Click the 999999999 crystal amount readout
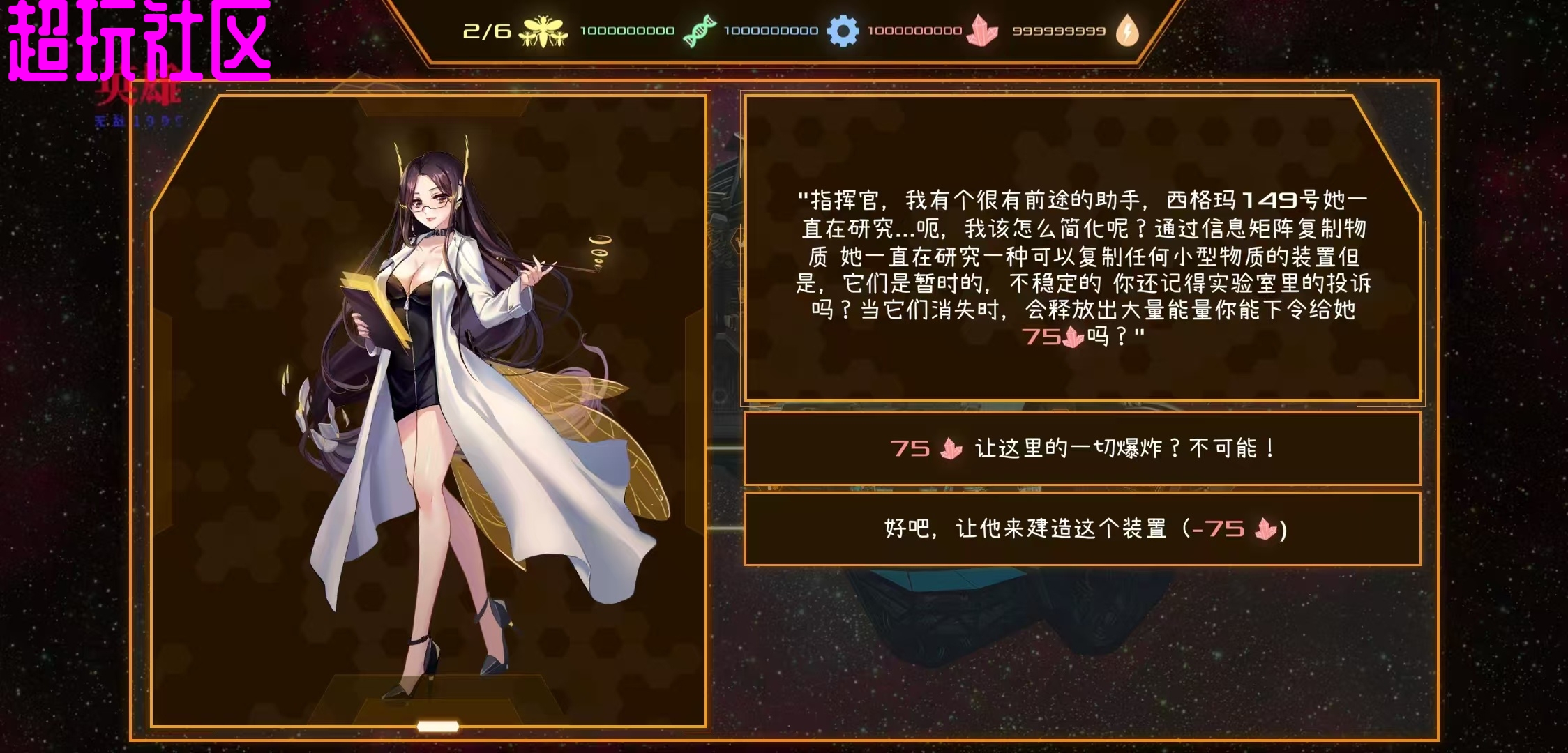 [x=1060, y=30]
